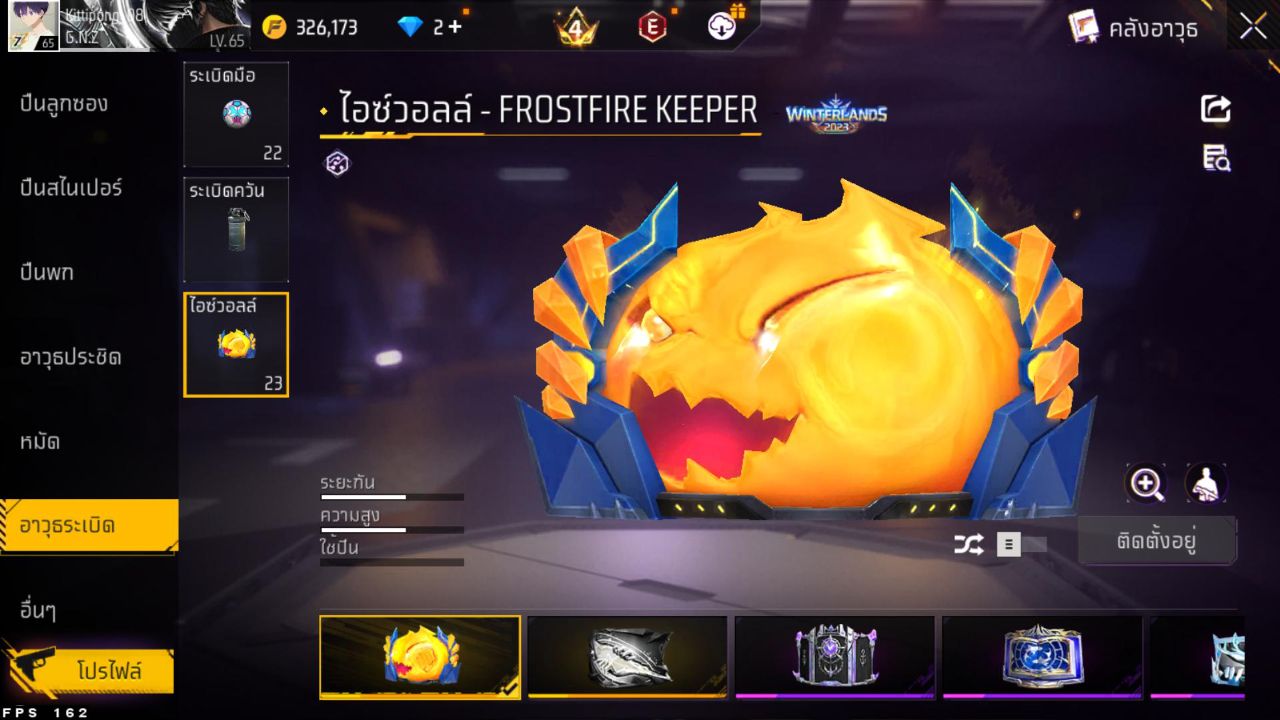
Task: Open the red E badge icon
Action: tap(652, 27)
